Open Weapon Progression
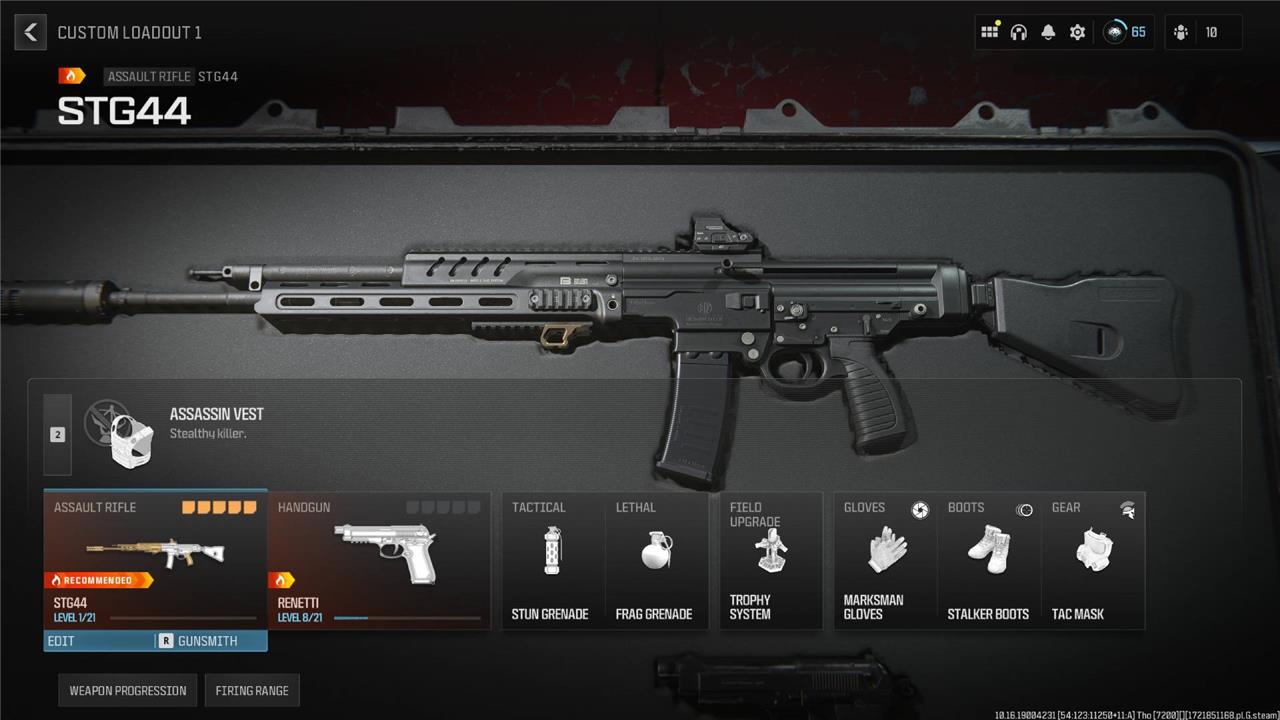 pyautogui.click(x=128, y=691)
